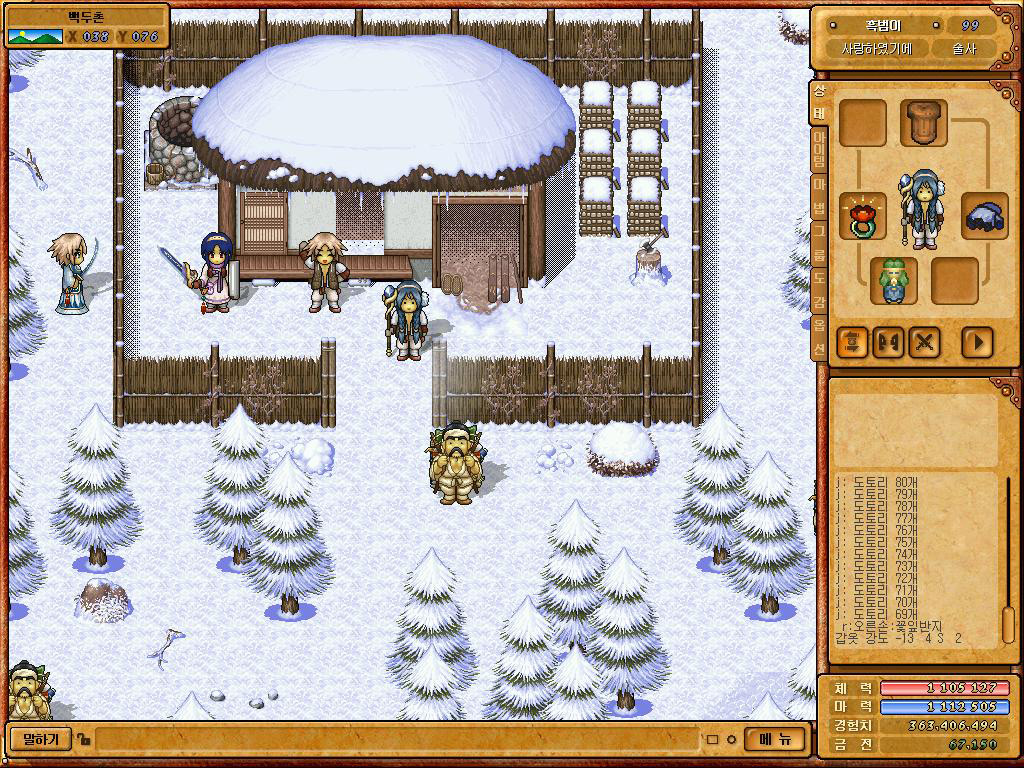Select the red flower ring slot
Viewport: 1024px width, 768px height.
tap(861, 216)
